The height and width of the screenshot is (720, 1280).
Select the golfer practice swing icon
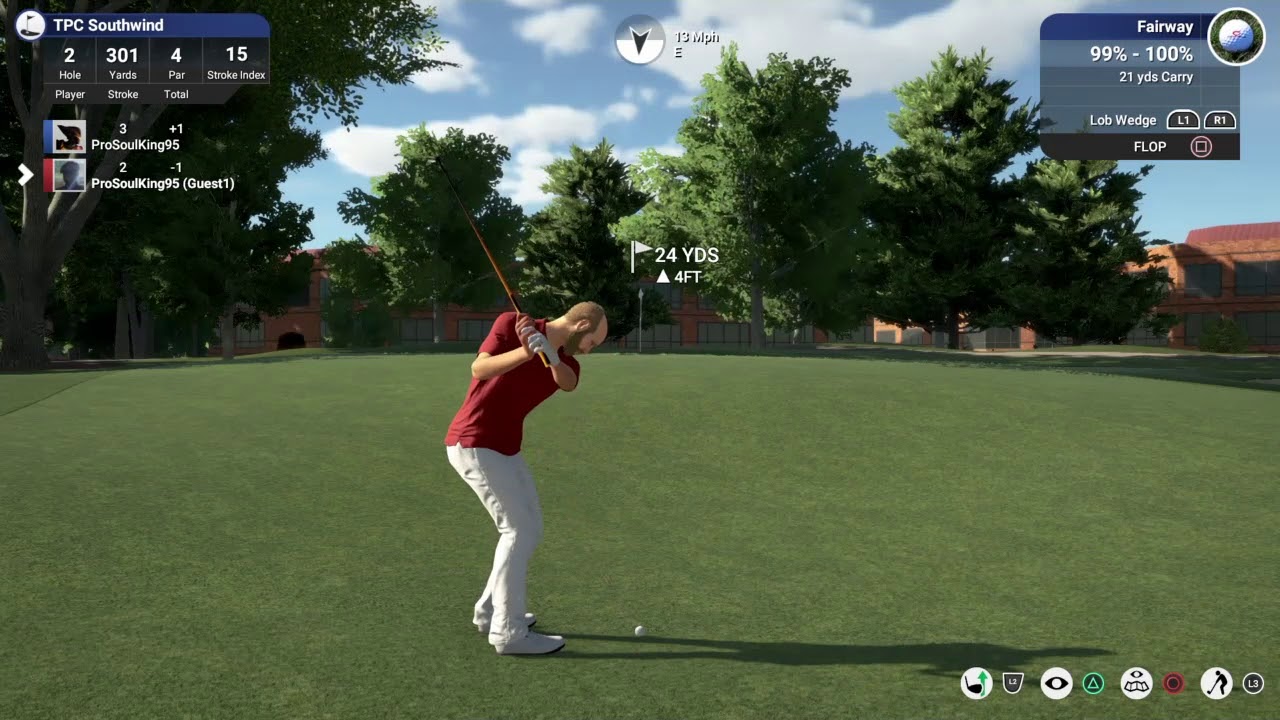[x=1216, y=684]
